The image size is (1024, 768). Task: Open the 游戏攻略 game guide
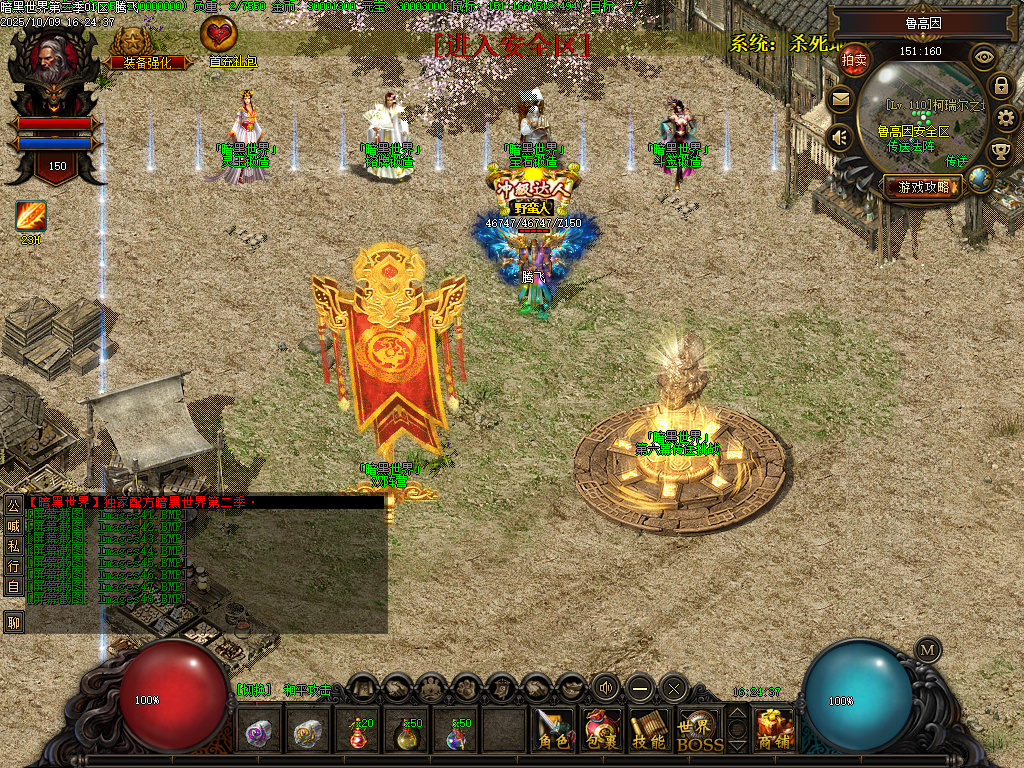[923, 186]
